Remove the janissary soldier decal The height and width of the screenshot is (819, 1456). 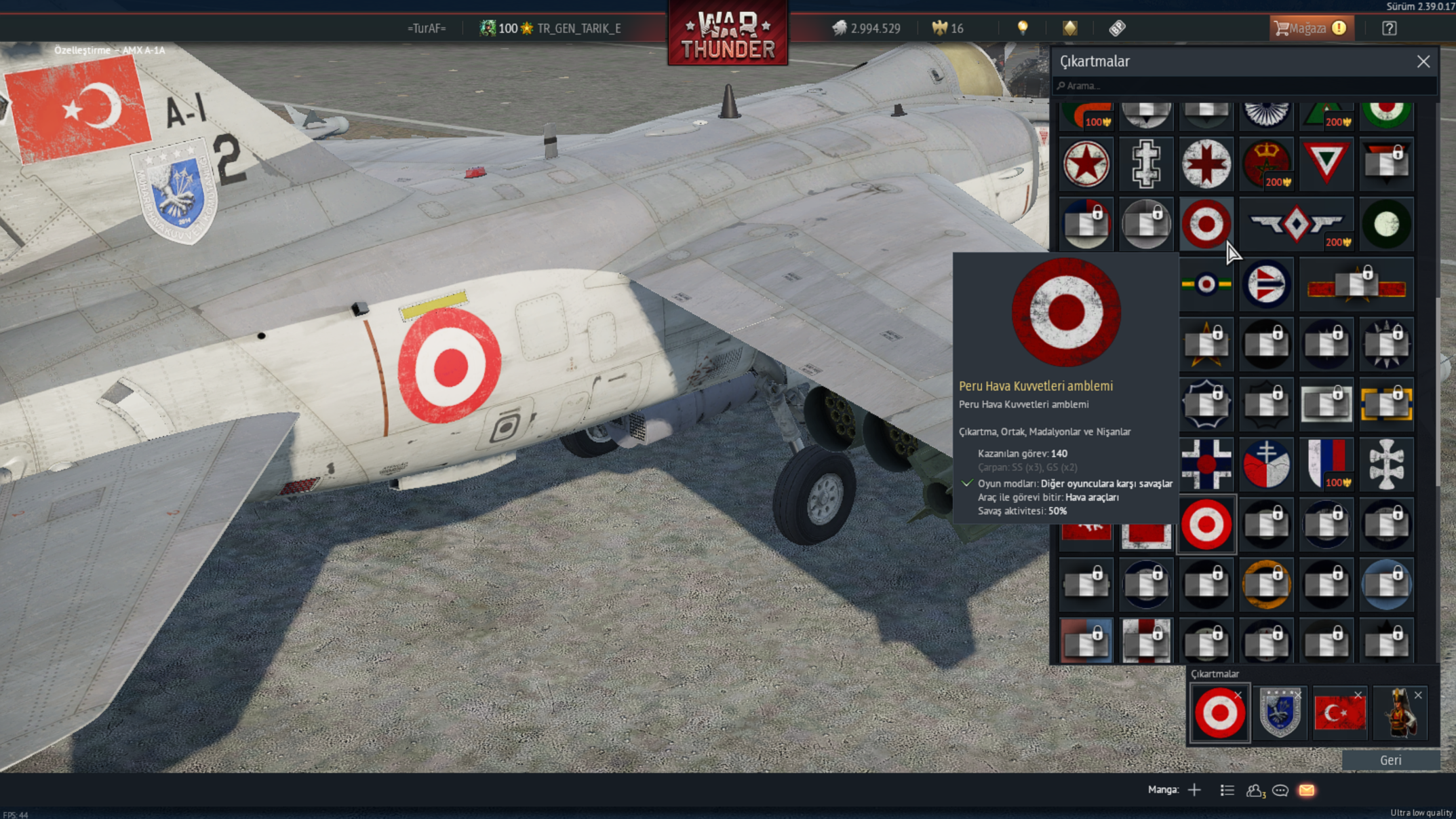point(1418,696)
